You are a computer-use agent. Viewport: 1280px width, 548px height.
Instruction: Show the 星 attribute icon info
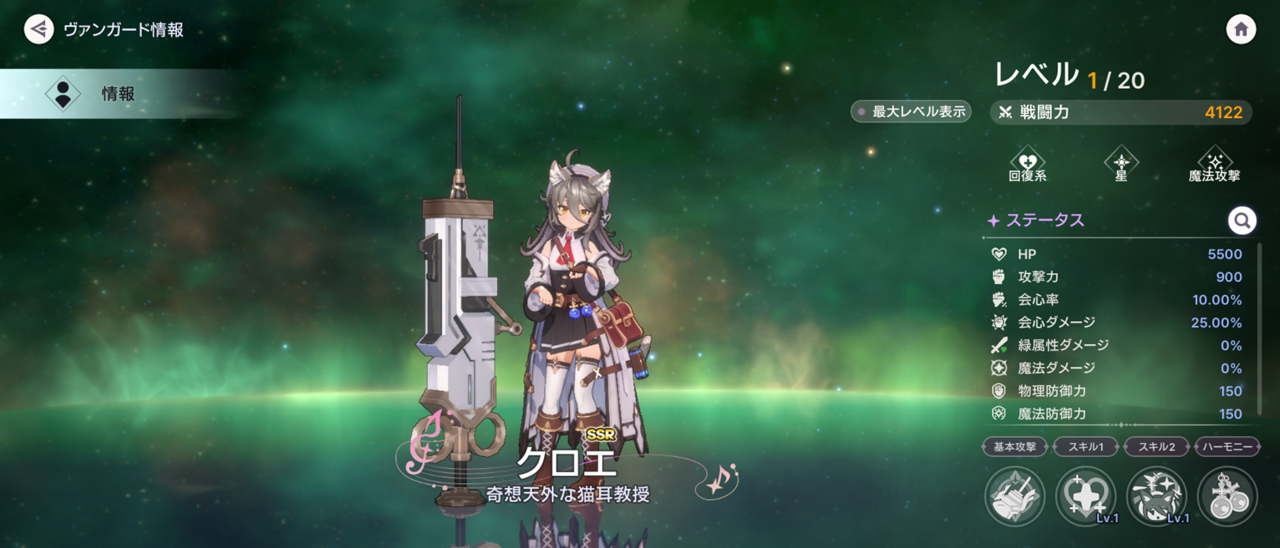point(1121,161)
